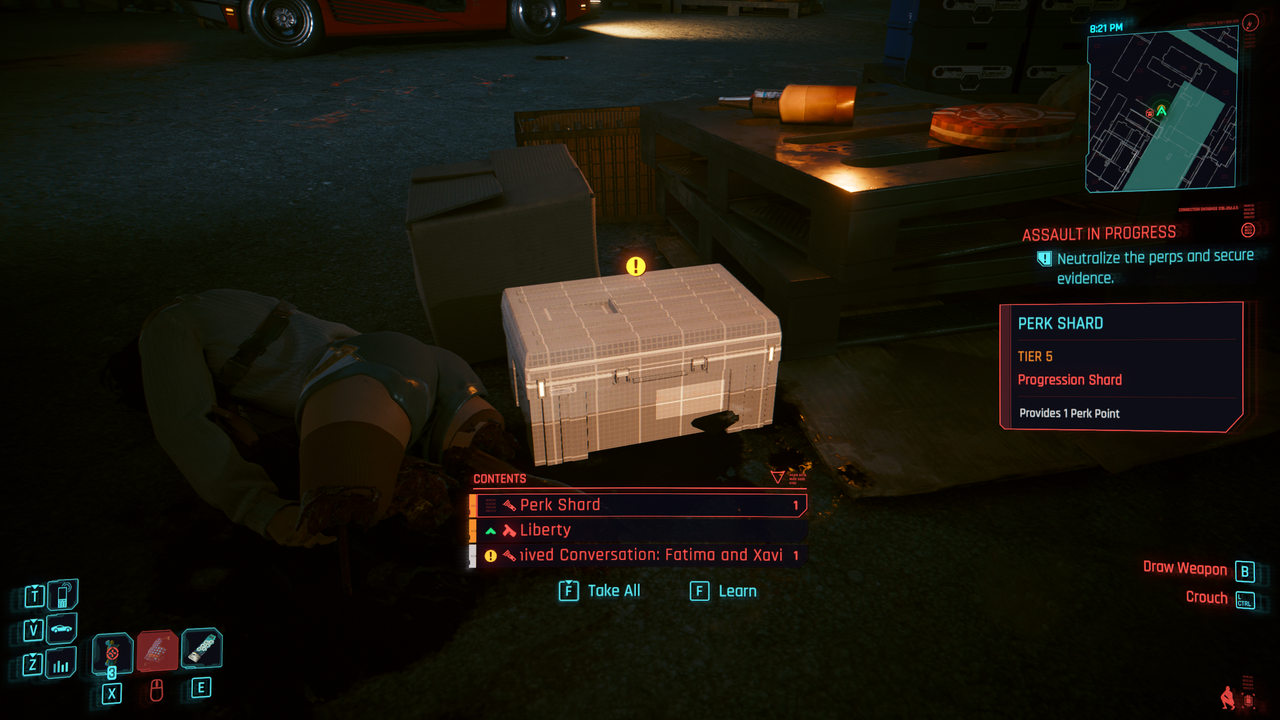Image resolution: width=1280 pixels, height=720 pixels.
Task: Click the Assault in Progress objective tracker
Action: pos(1098,234)
